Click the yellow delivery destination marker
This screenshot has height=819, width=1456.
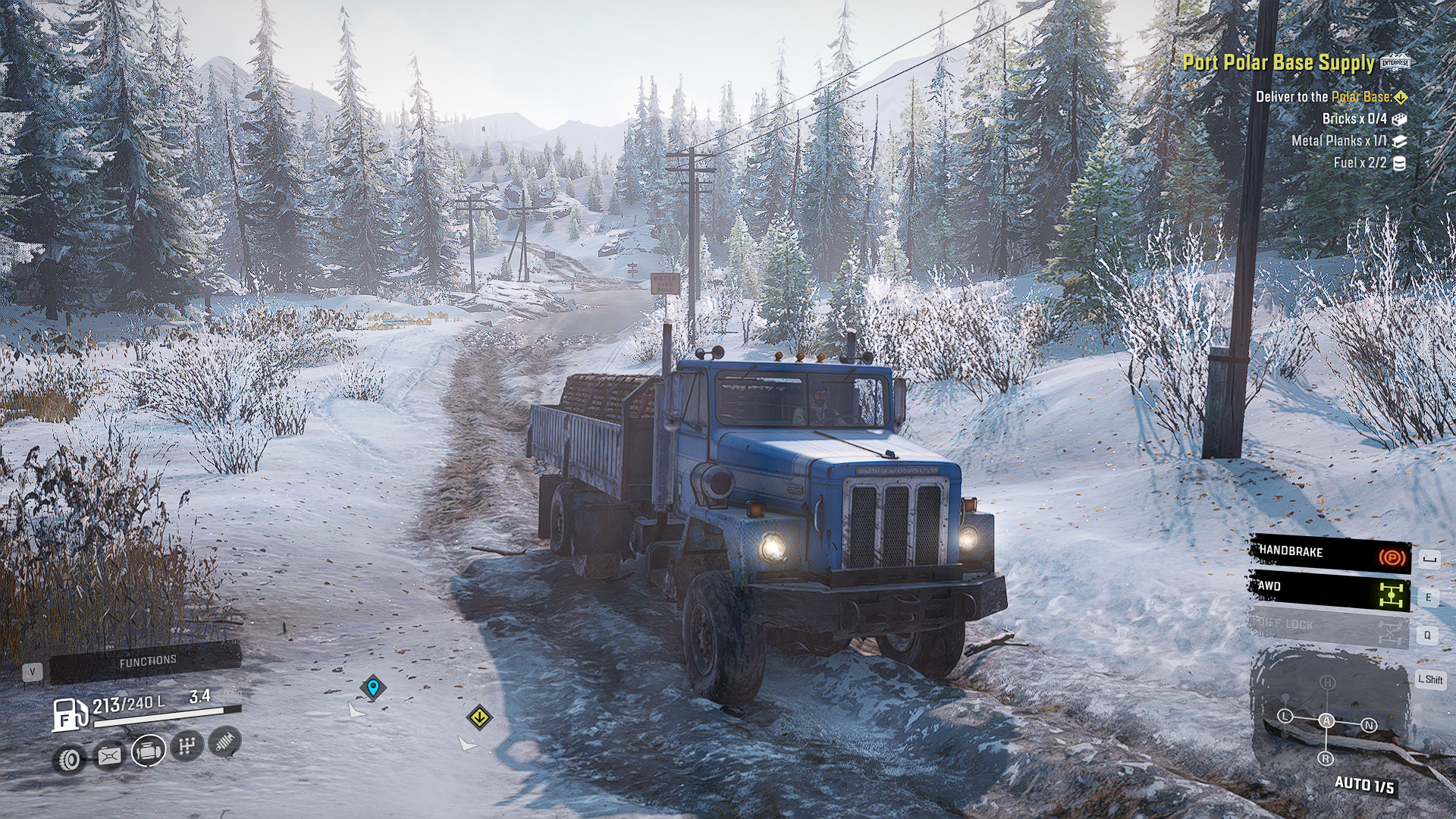[x=479, y=717]
